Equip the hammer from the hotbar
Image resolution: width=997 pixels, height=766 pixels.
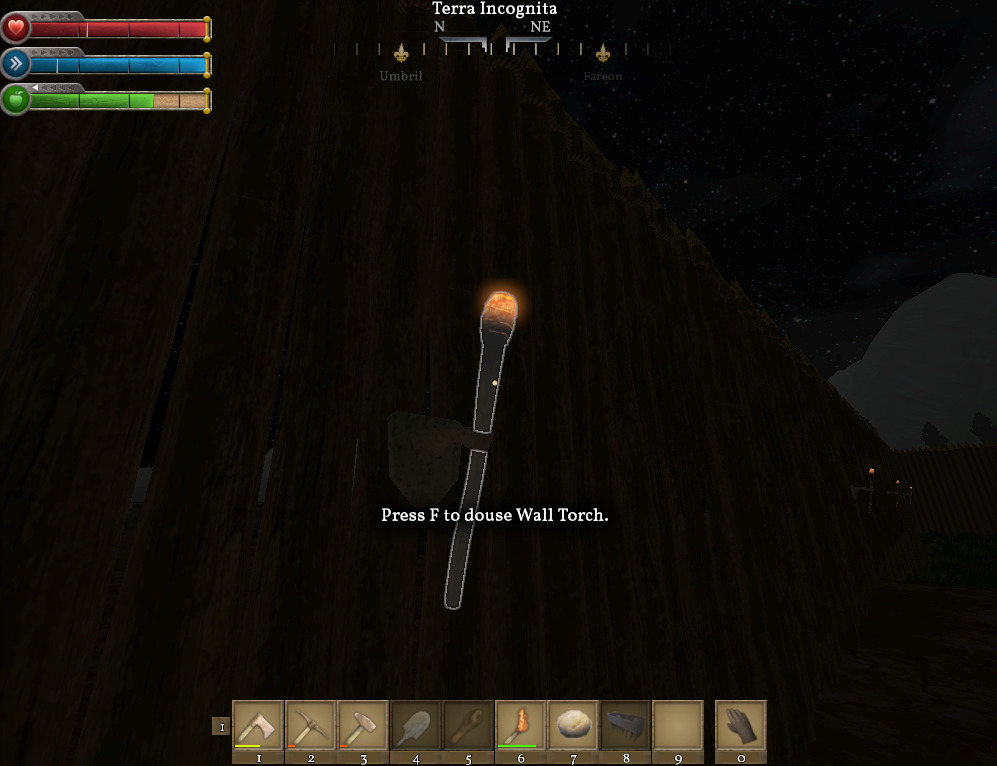click(x=363, y=725)
